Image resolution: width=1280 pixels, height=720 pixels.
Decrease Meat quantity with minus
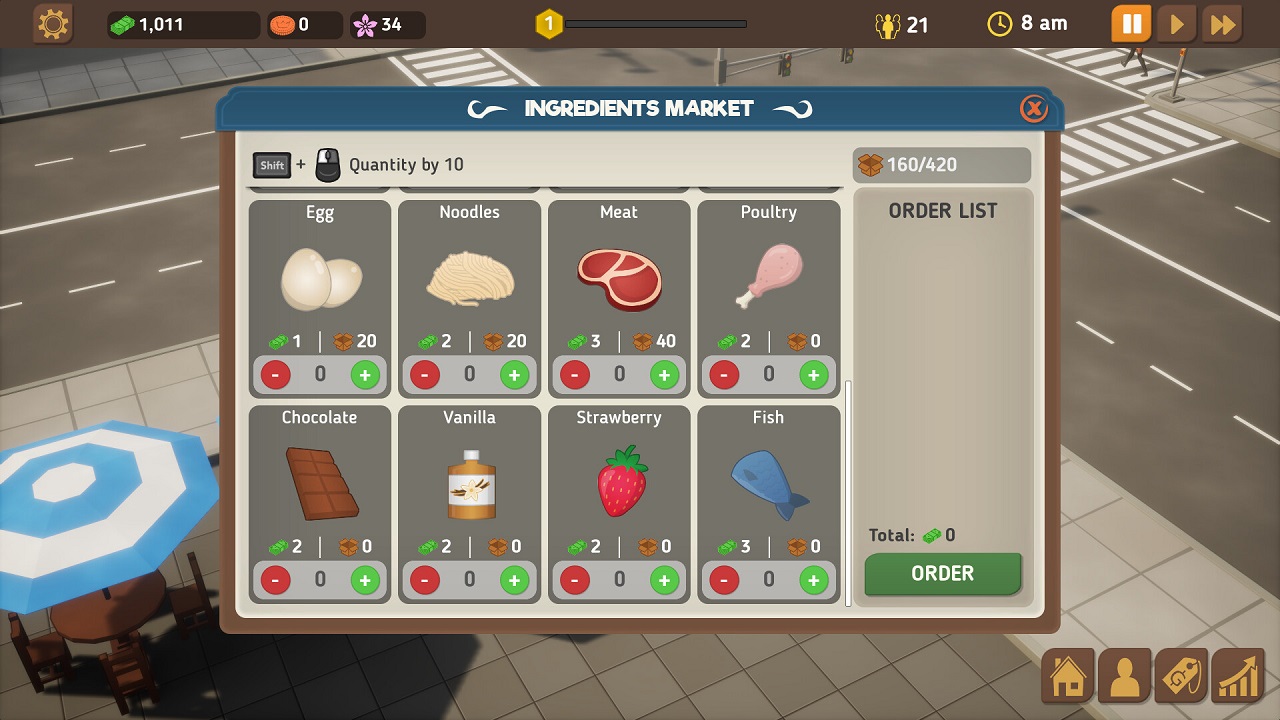tap(574, 374)
